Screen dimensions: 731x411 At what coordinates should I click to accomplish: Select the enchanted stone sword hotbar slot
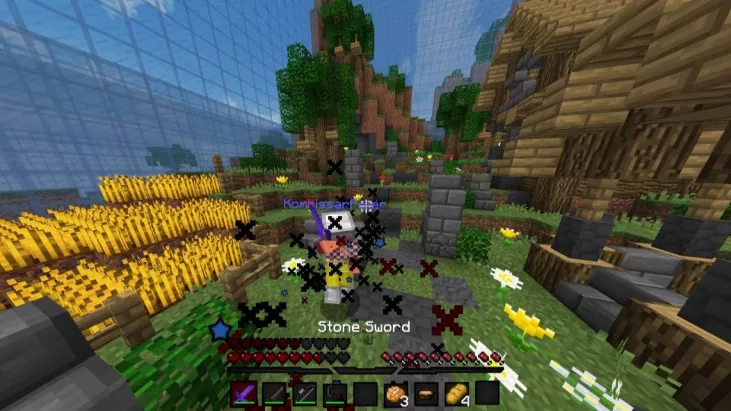point(244,393)
